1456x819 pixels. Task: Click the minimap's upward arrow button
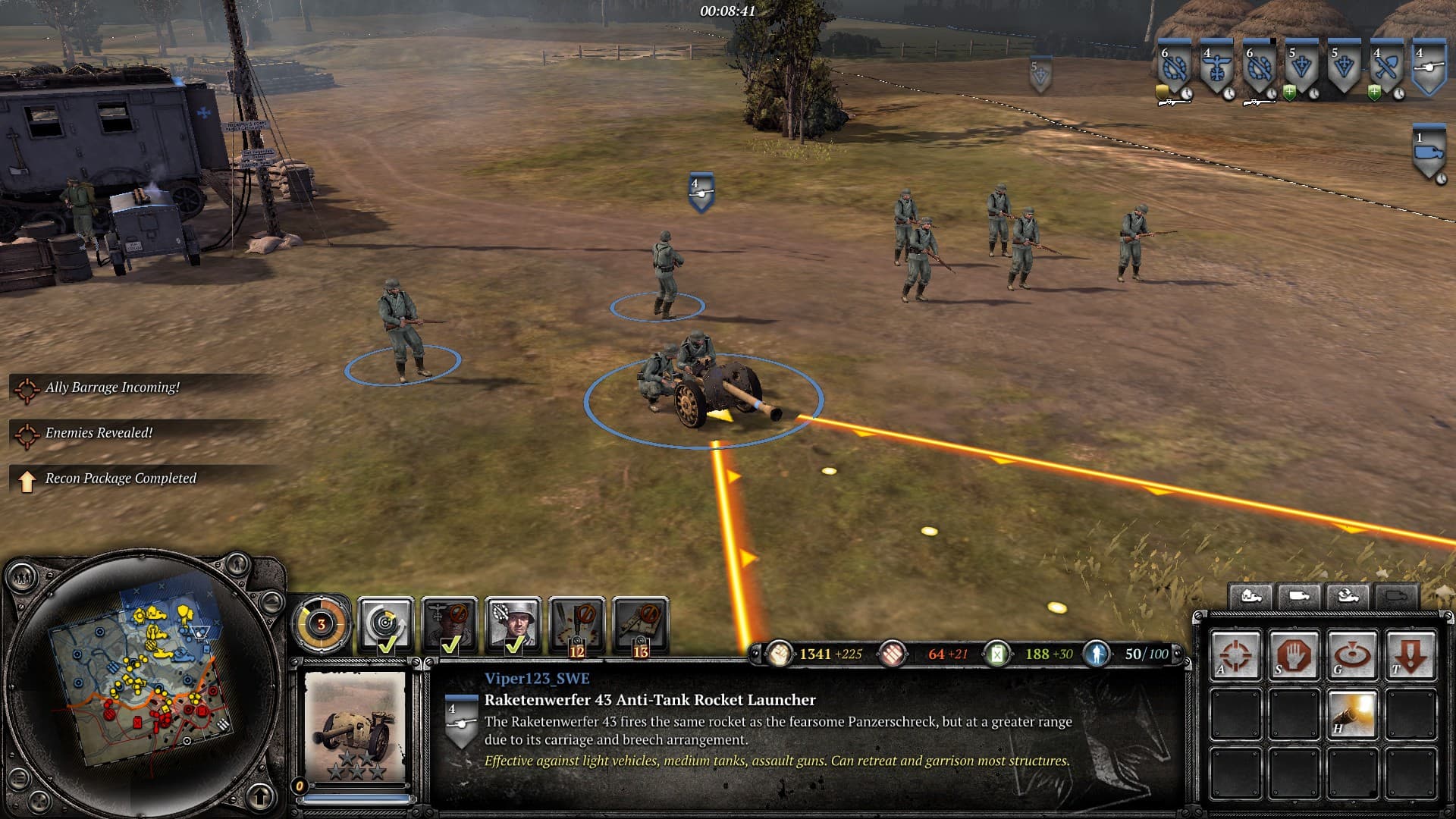click(261, 796)
